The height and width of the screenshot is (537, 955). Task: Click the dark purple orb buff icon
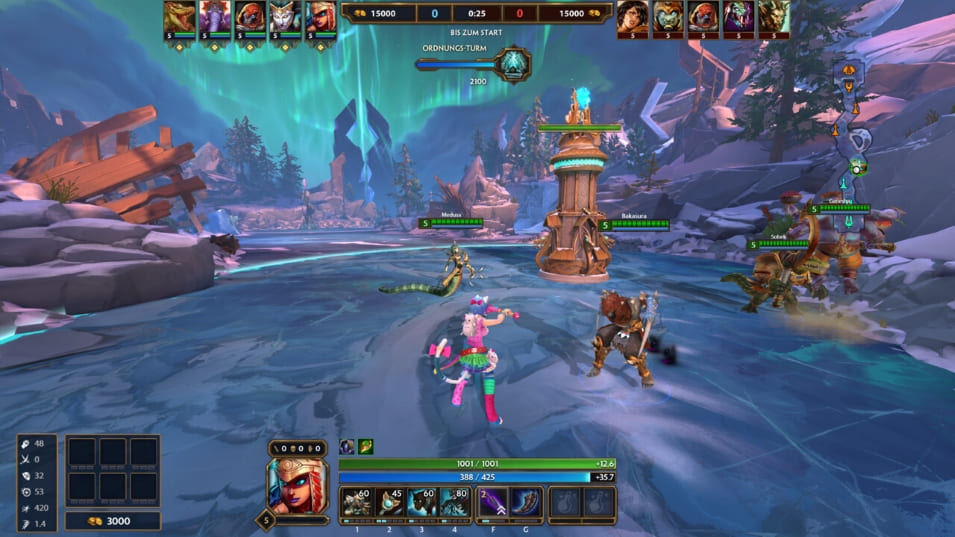click(347, 447)
